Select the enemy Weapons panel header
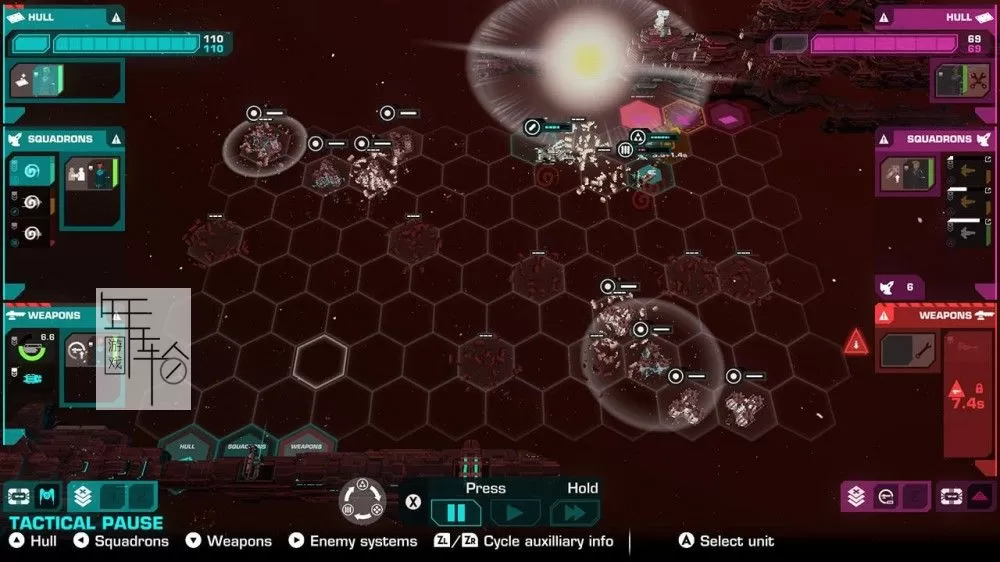 tap(937, 315)
